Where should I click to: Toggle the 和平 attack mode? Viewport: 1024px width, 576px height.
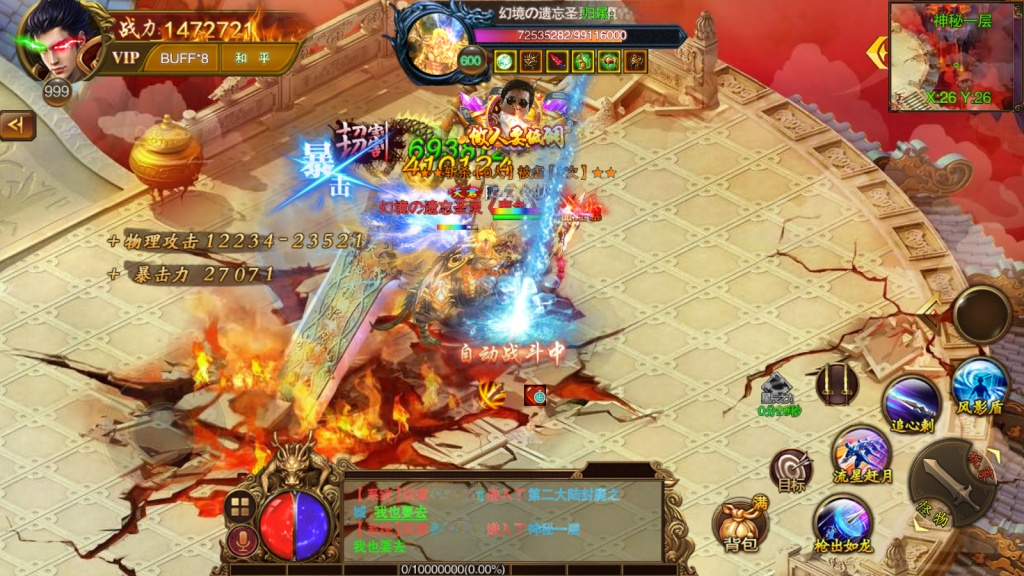(250, 57)
